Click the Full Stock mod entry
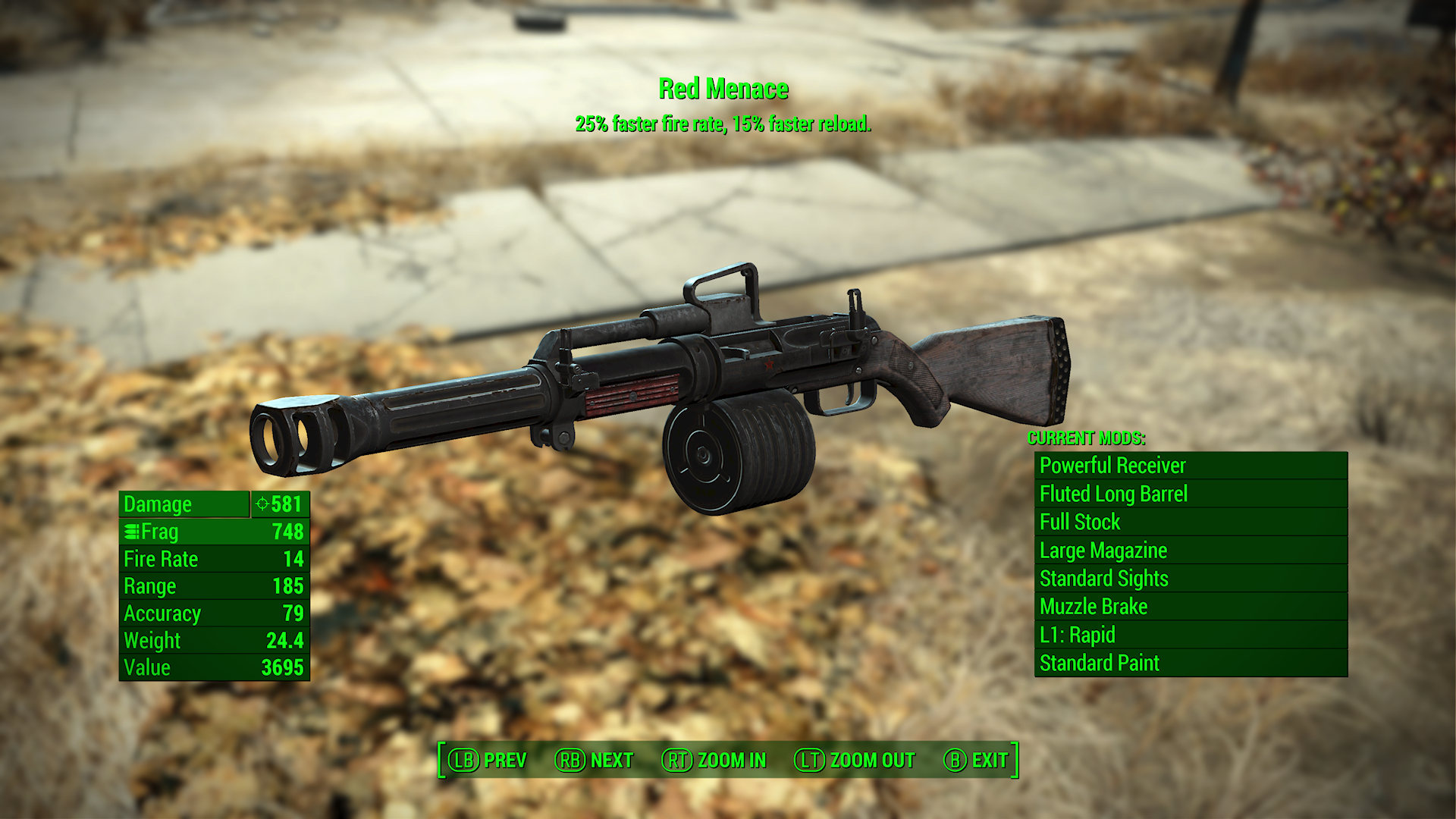 (x=1191, y=522)
